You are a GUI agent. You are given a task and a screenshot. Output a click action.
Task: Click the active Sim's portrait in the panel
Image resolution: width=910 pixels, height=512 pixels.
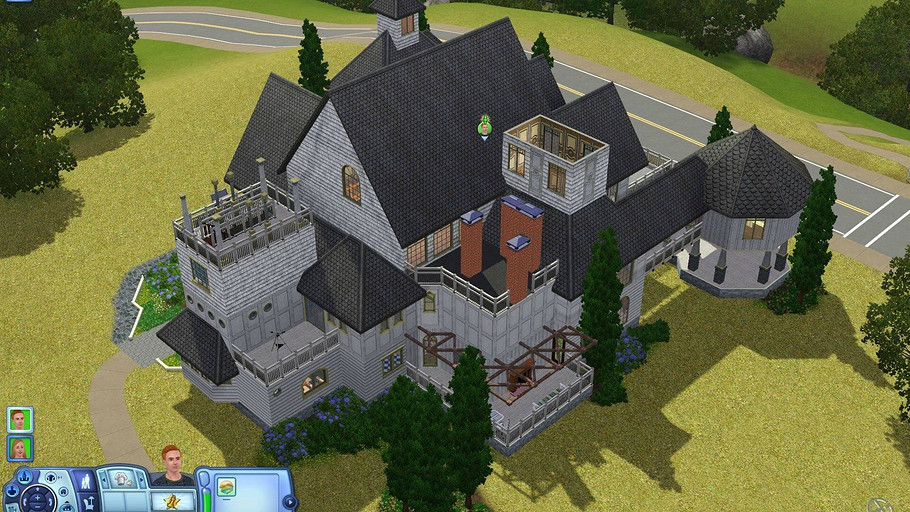click(x=171, y=466)
